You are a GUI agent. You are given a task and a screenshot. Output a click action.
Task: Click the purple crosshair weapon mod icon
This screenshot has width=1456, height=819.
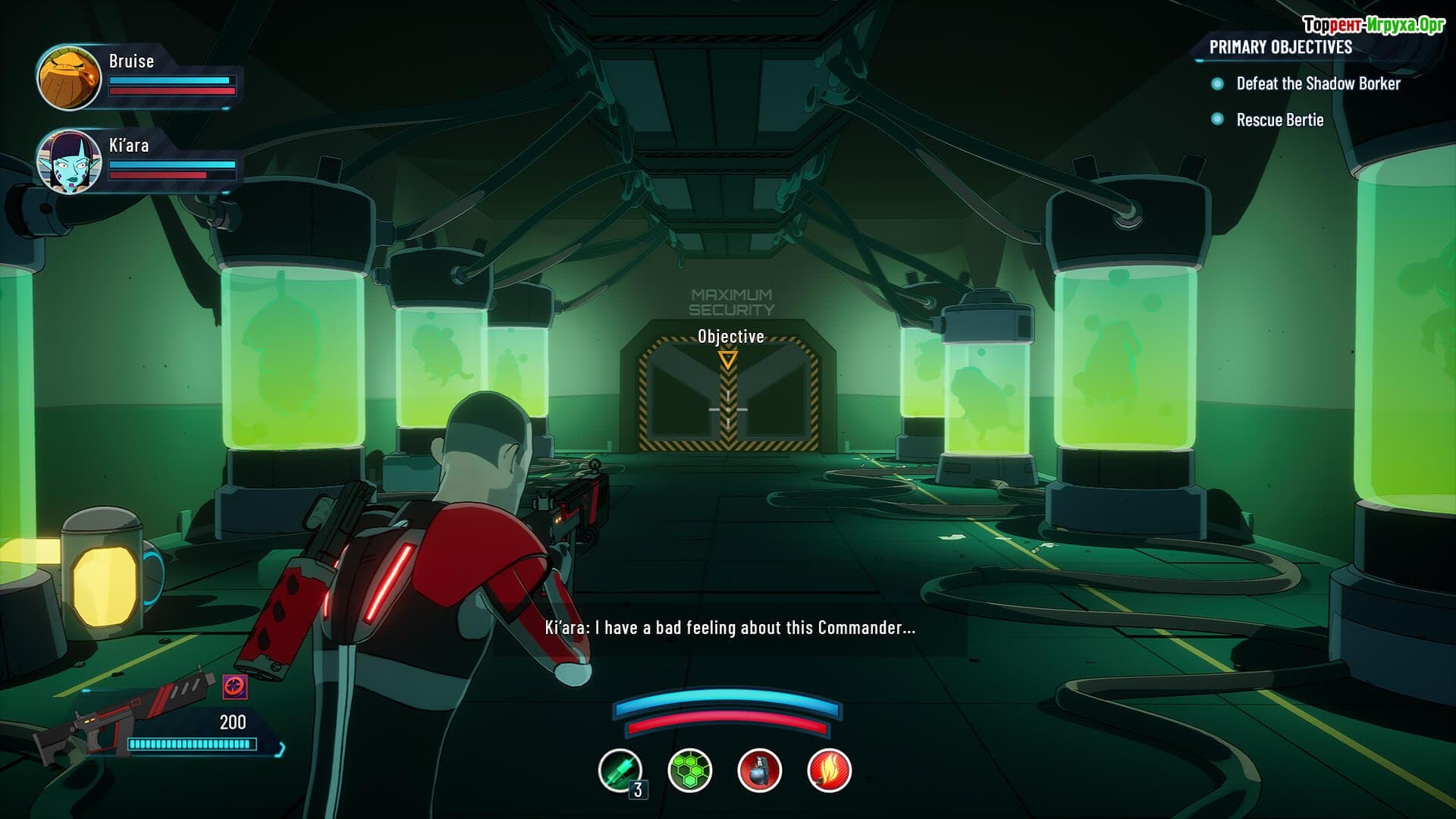[x=235, y=687]
